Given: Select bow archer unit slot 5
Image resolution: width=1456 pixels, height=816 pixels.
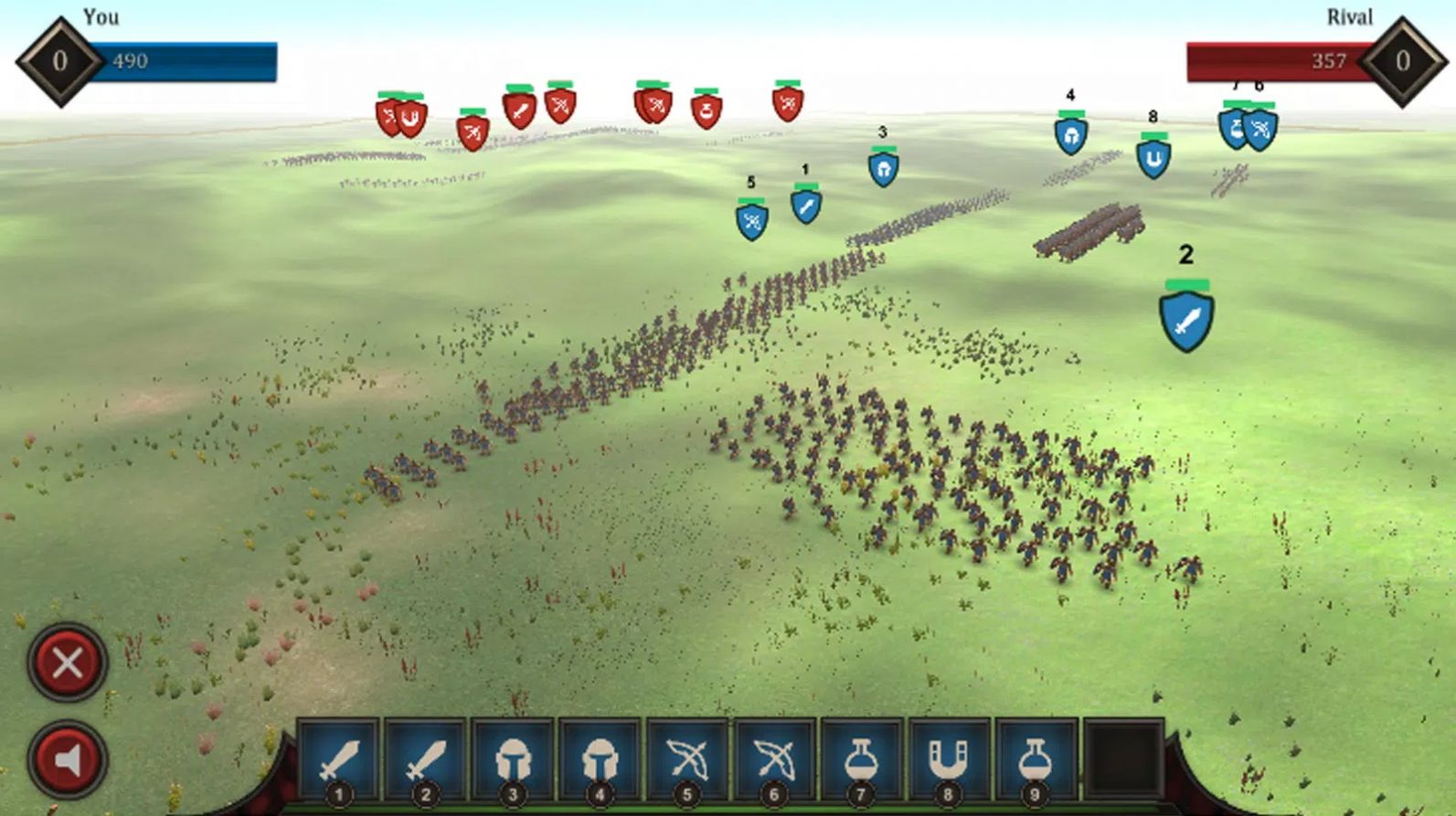Looking at the screenshot, I should pos(686,760).
